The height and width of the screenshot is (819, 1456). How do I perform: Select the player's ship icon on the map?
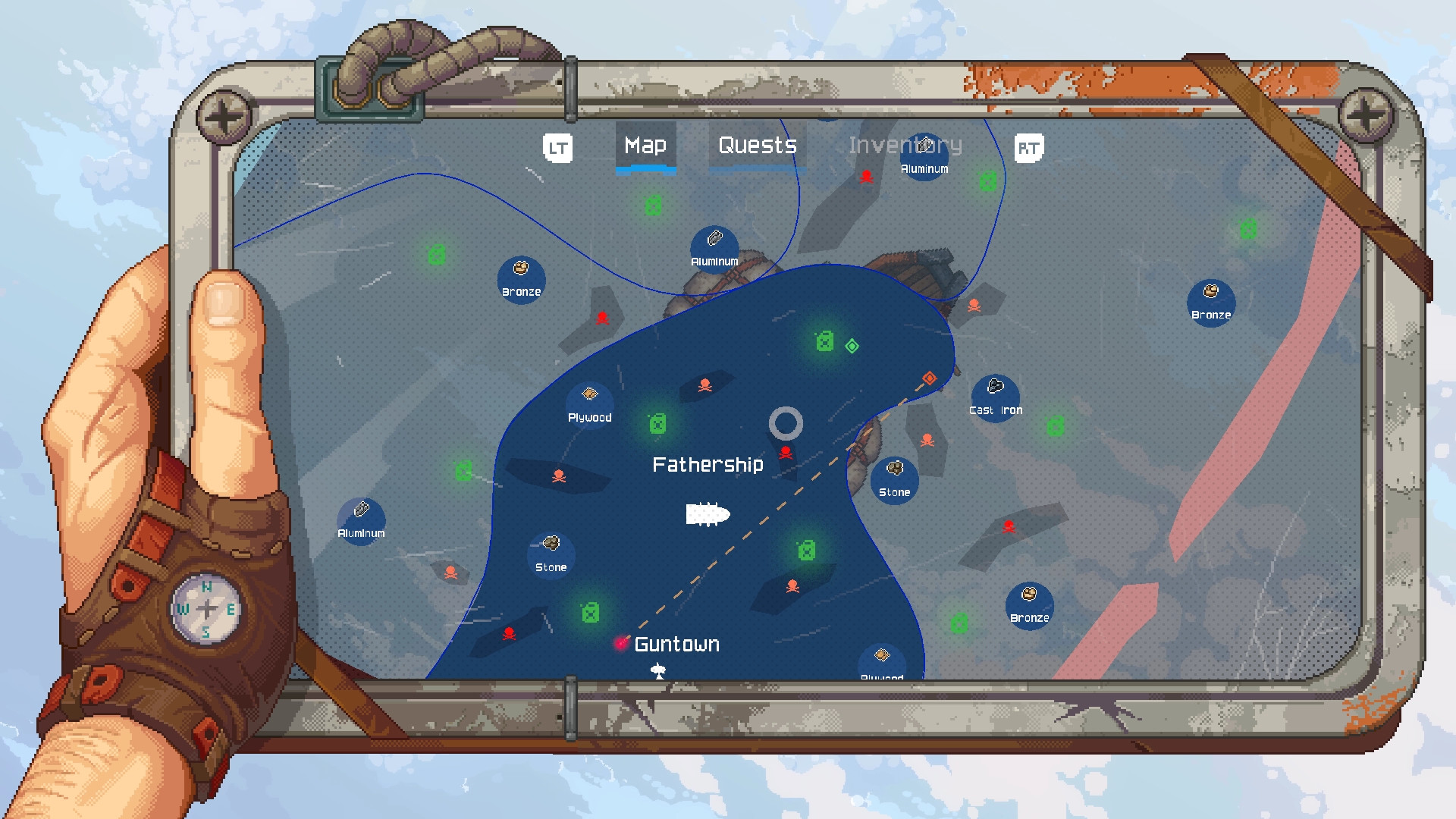(708, 514)
